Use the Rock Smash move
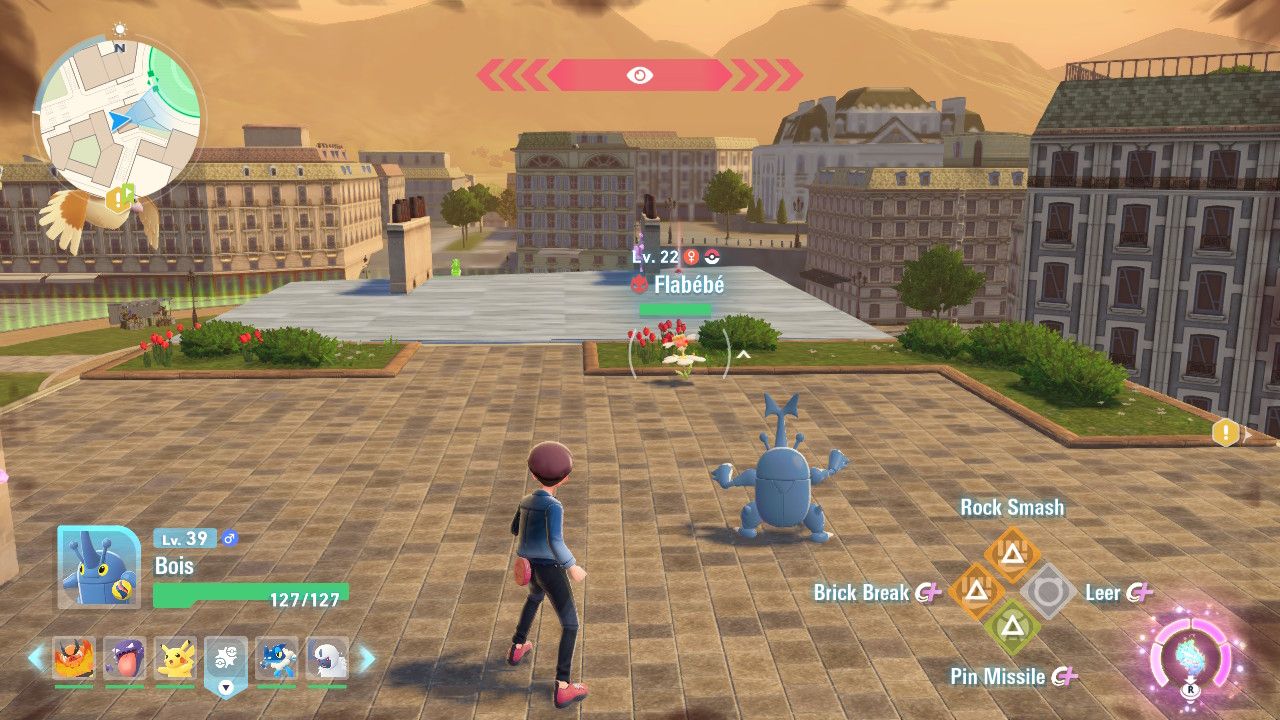Viewport: 1280px width, 720px height. 1012,552
